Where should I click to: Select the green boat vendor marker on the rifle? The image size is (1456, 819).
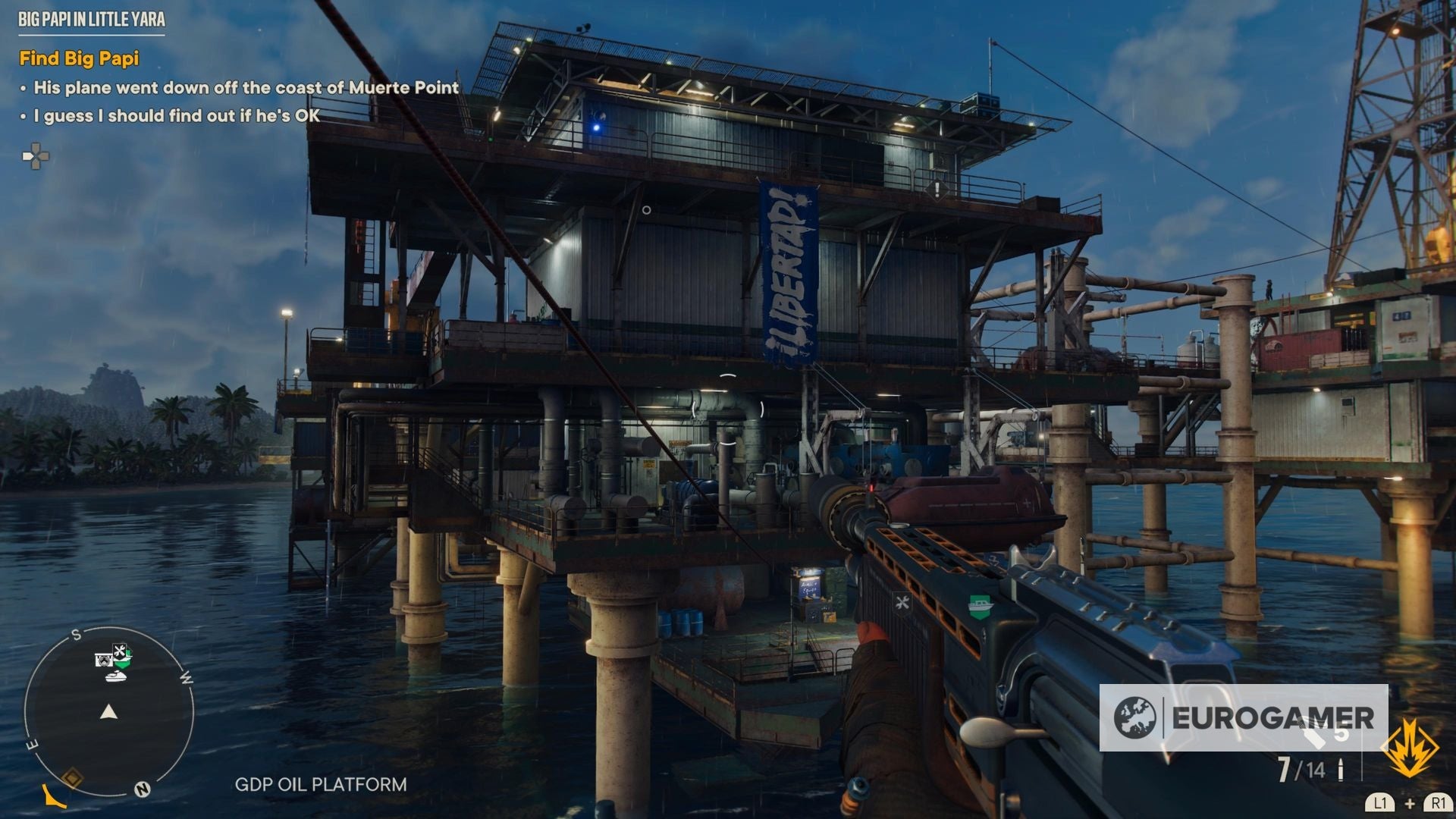tap(981, 606)
